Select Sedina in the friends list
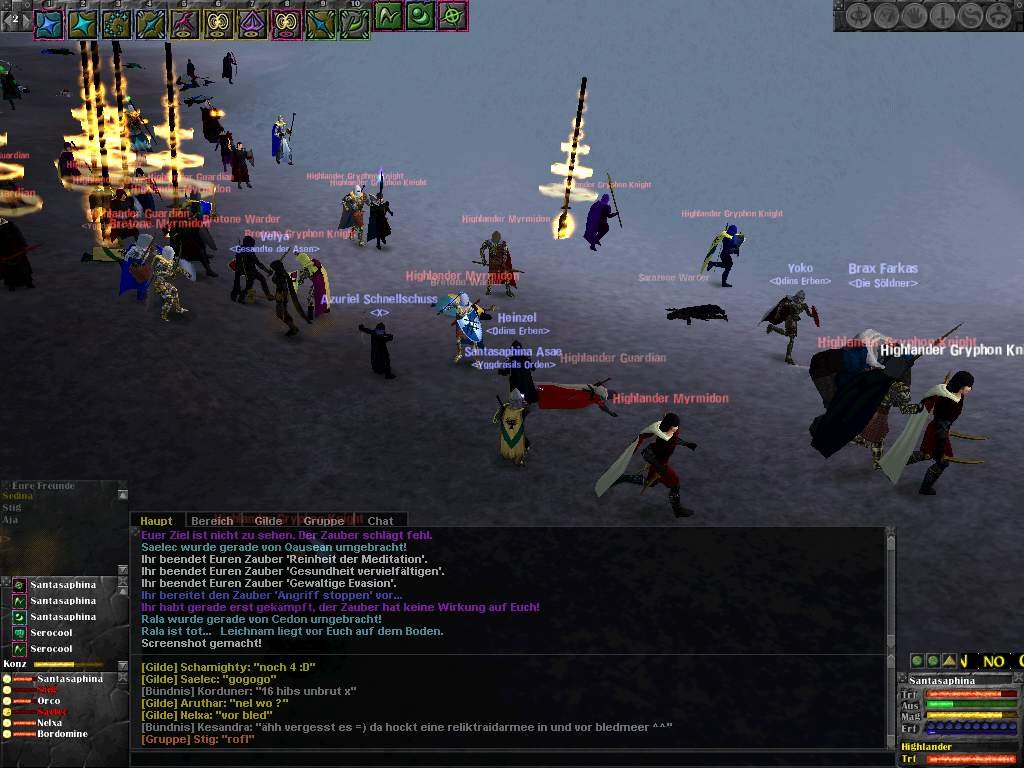The width and height of the screenshot is (1024, 768). coord(18,496)
